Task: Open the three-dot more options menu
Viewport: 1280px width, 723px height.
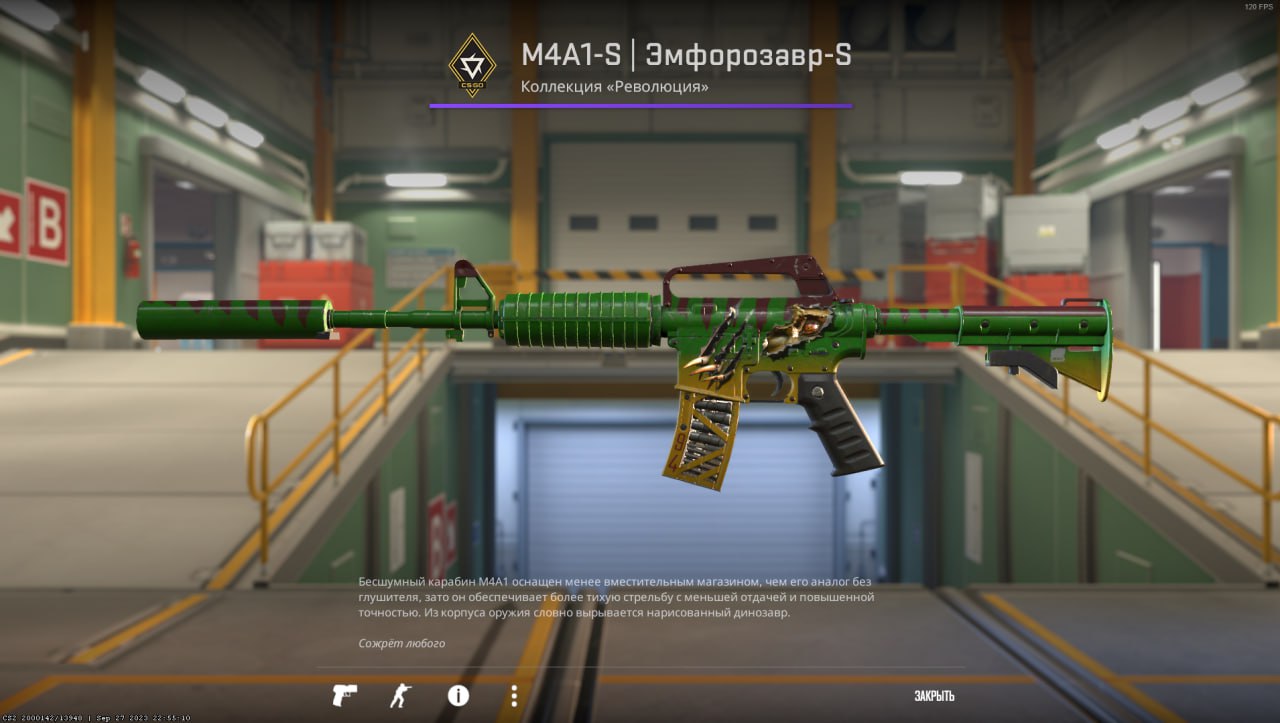Action: pyautogui.click(x=514, y=695)
